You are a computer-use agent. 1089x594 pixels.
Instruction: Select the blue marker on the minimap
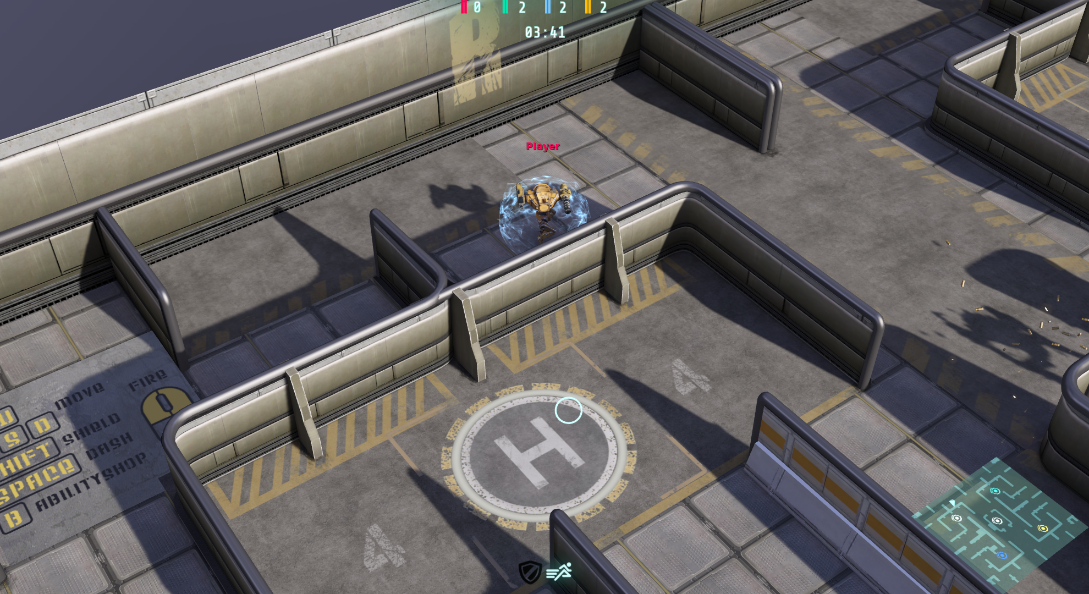coord(1002,555)
